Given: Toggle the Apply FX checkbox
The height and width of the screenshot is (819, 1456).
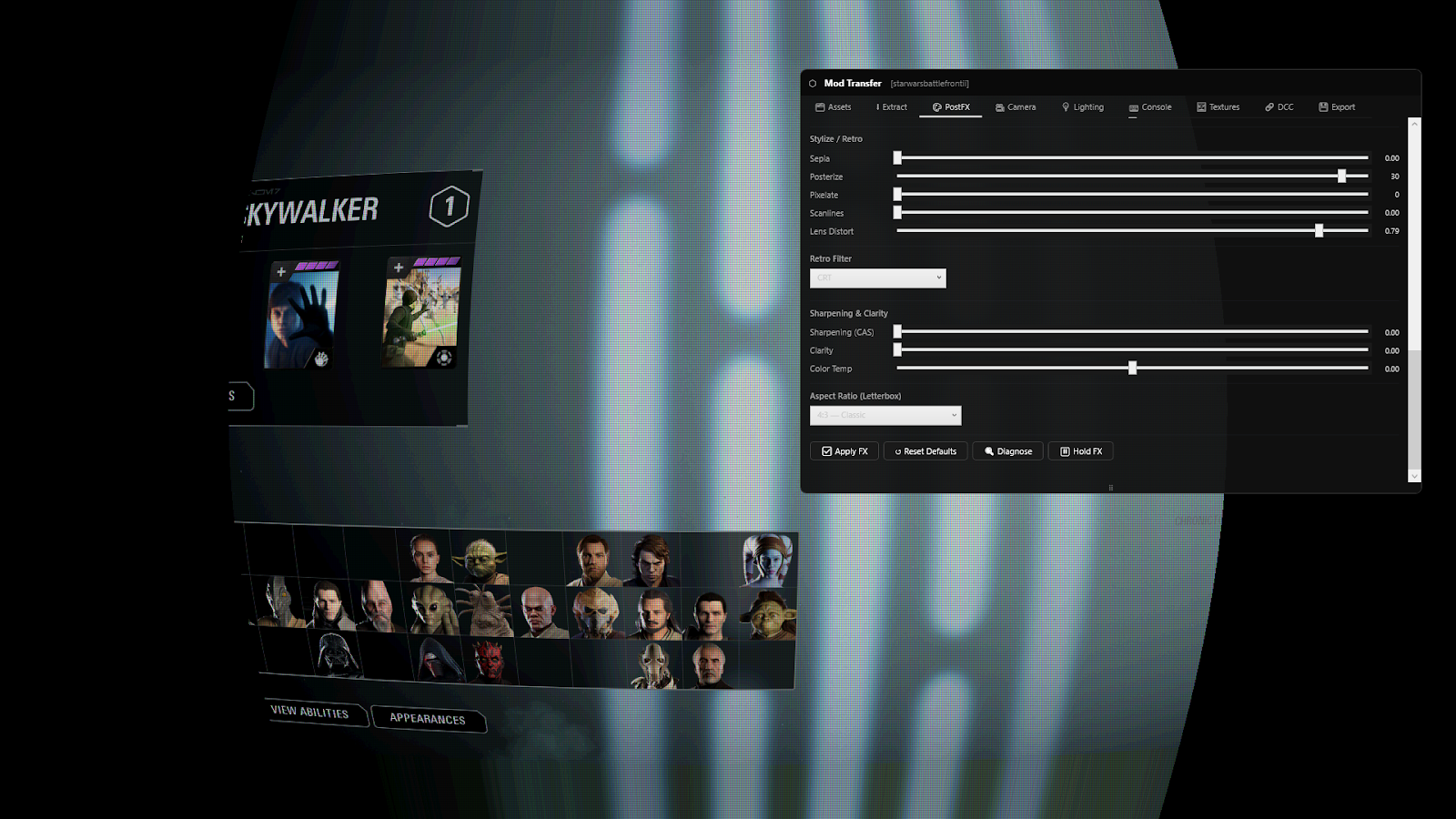Looking at the screenshot, I should [x=826, y=450].
